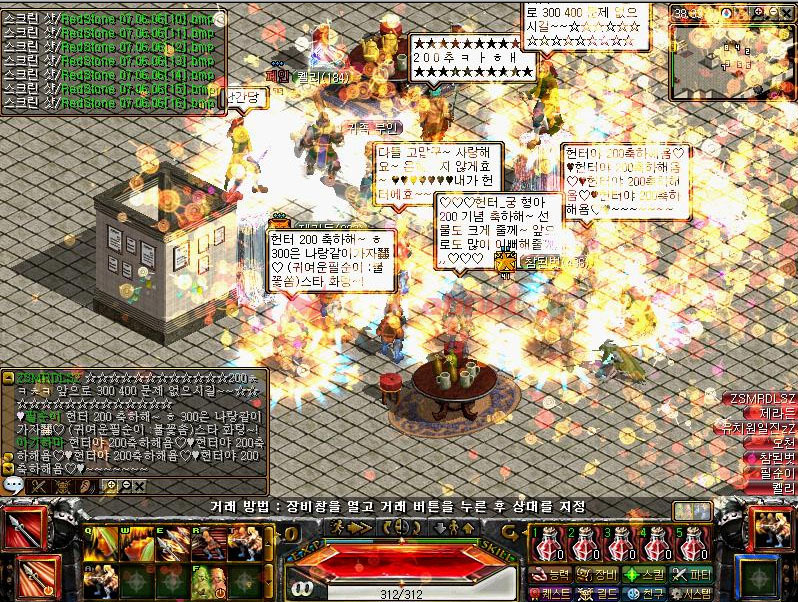Open the 장비 (Equipment) window
The image size is (798, 602).
click(600, 575)
